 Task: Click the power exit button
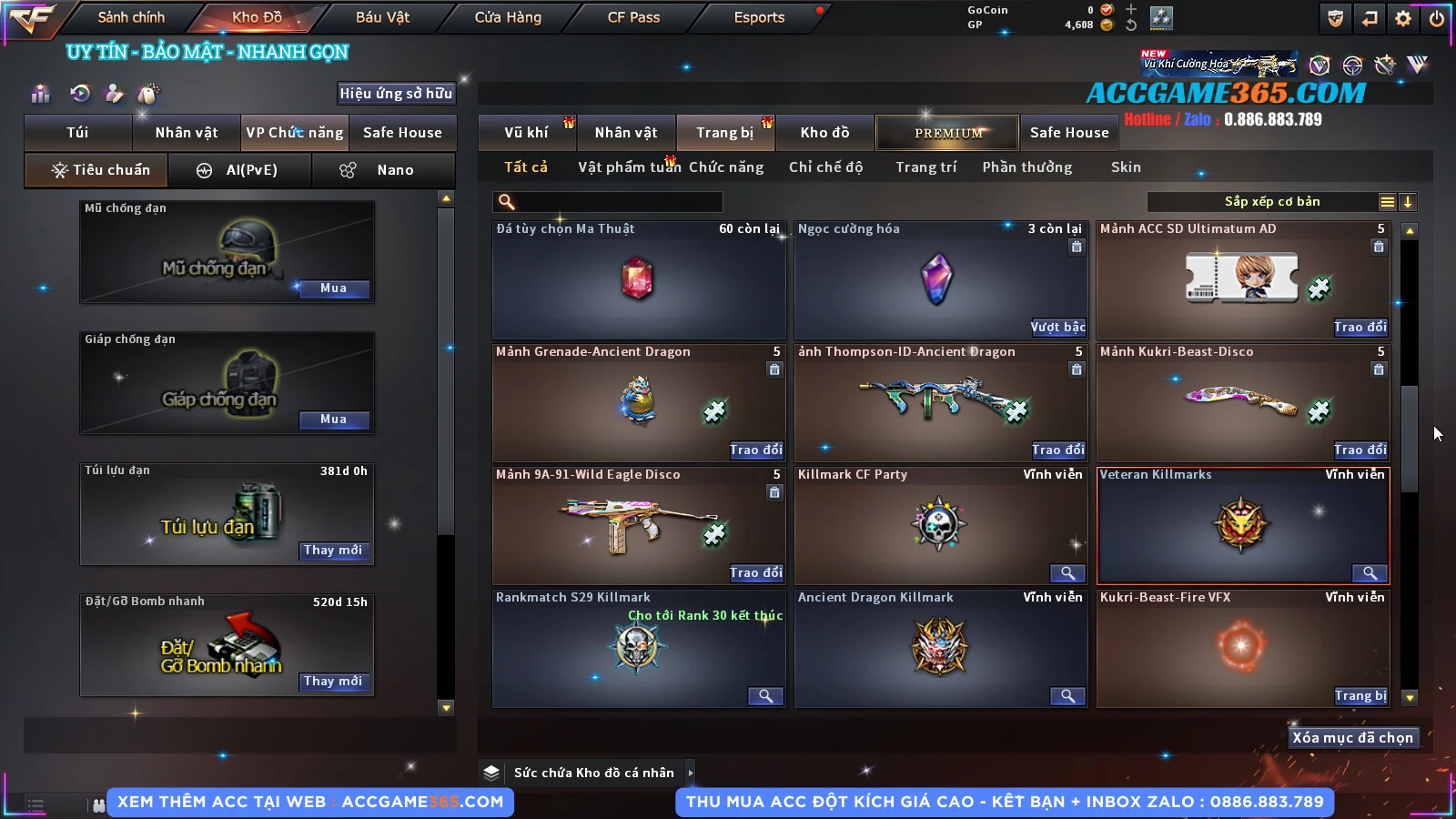pyautogui.click(x=1437, y=18)
